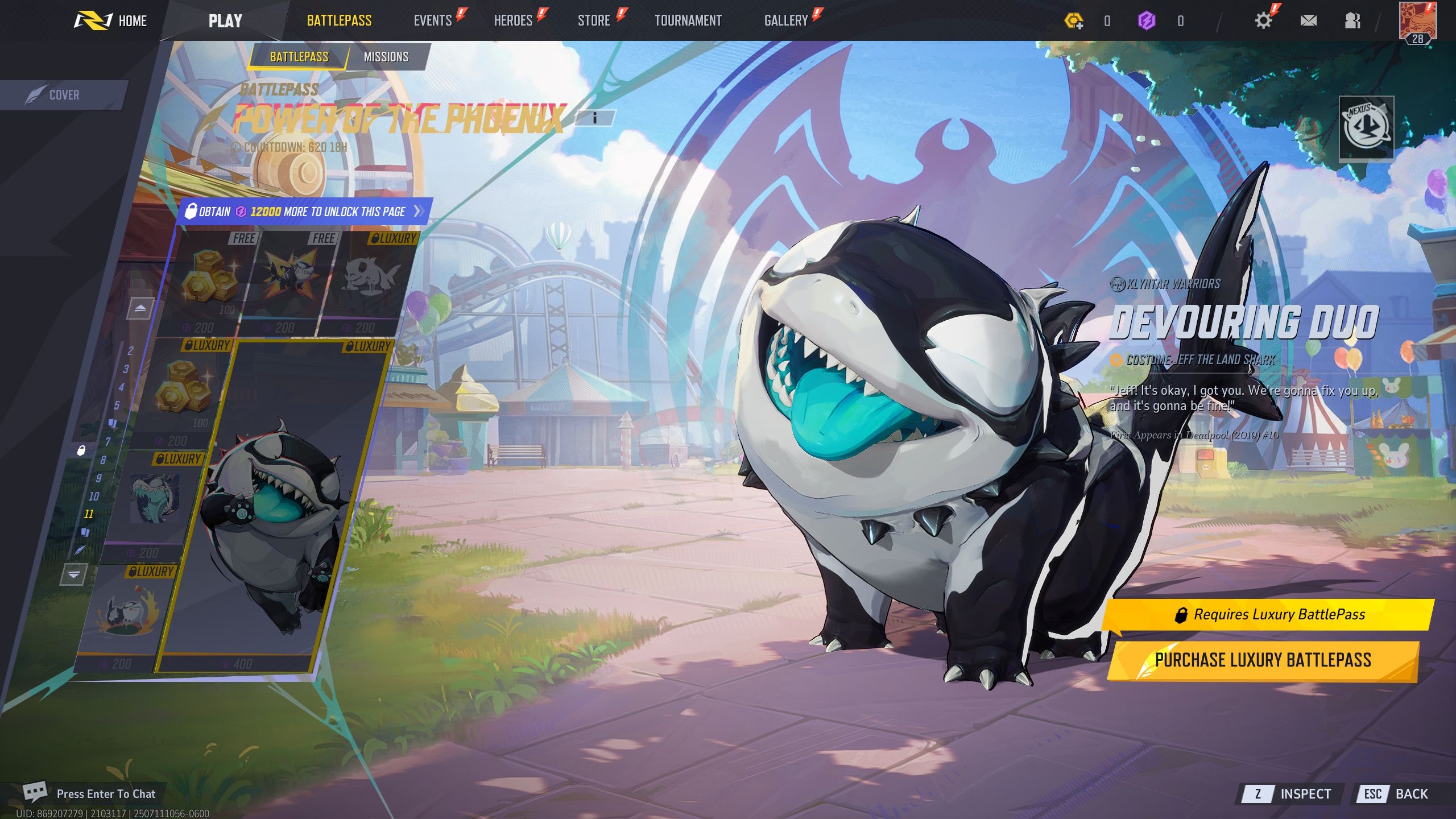Open the in-game mail inbox

point(1309,20)
